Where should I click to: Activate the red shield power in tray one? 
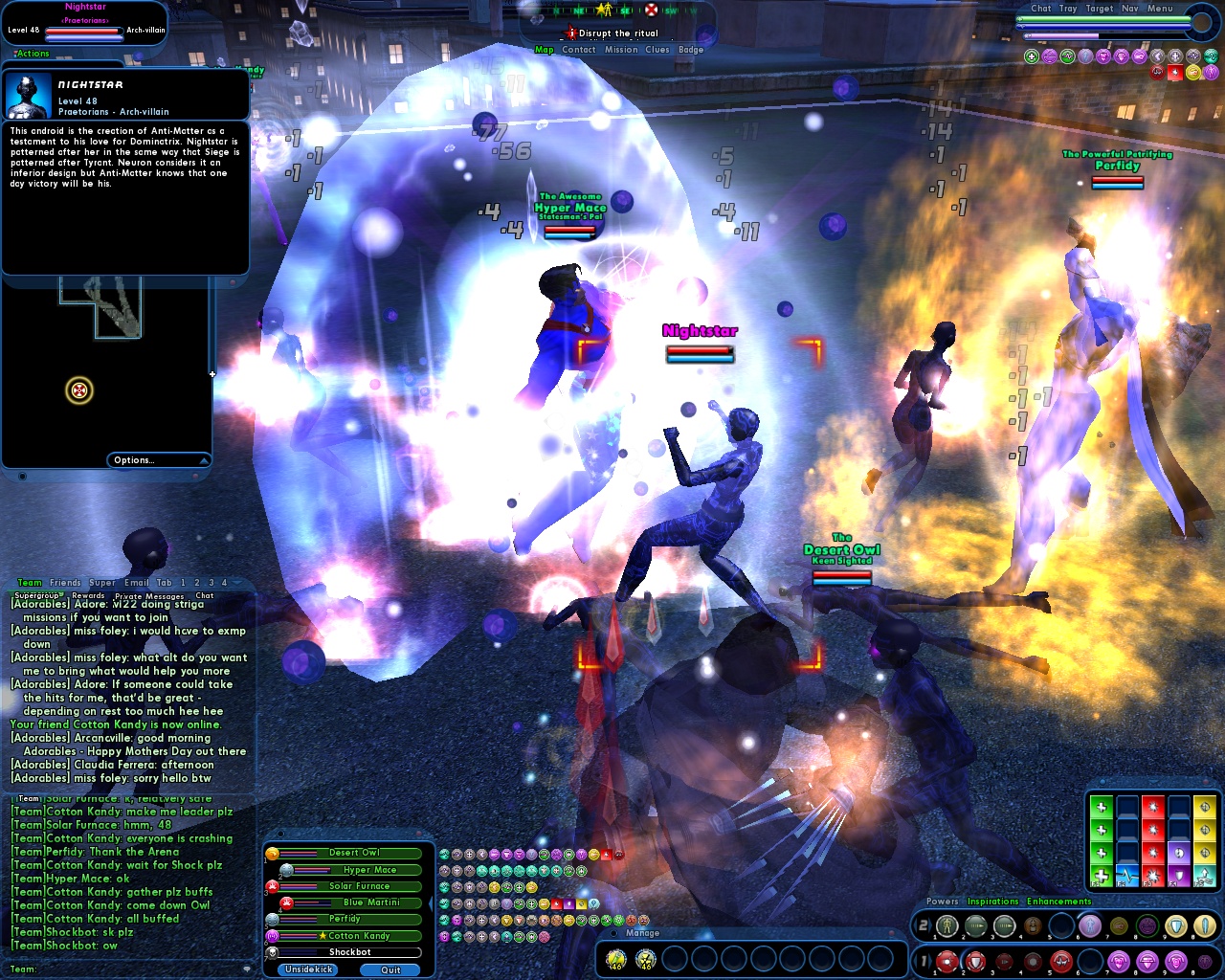(x=975, y=961)
